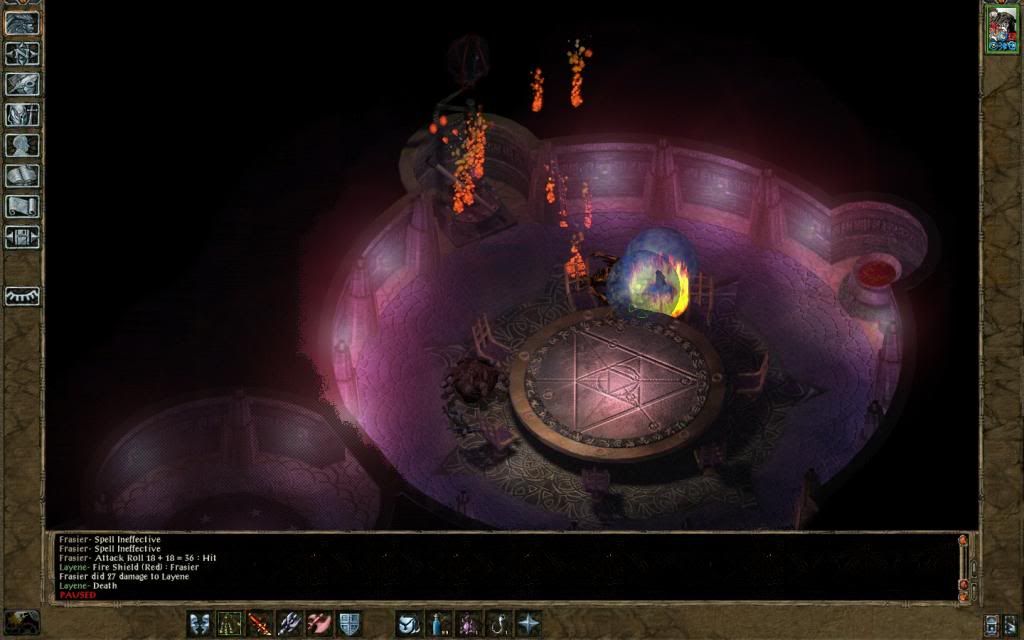Use the blue potion quick item
Screen dimensions: 1024x640
pyautogui.click(x=438, y=623)
